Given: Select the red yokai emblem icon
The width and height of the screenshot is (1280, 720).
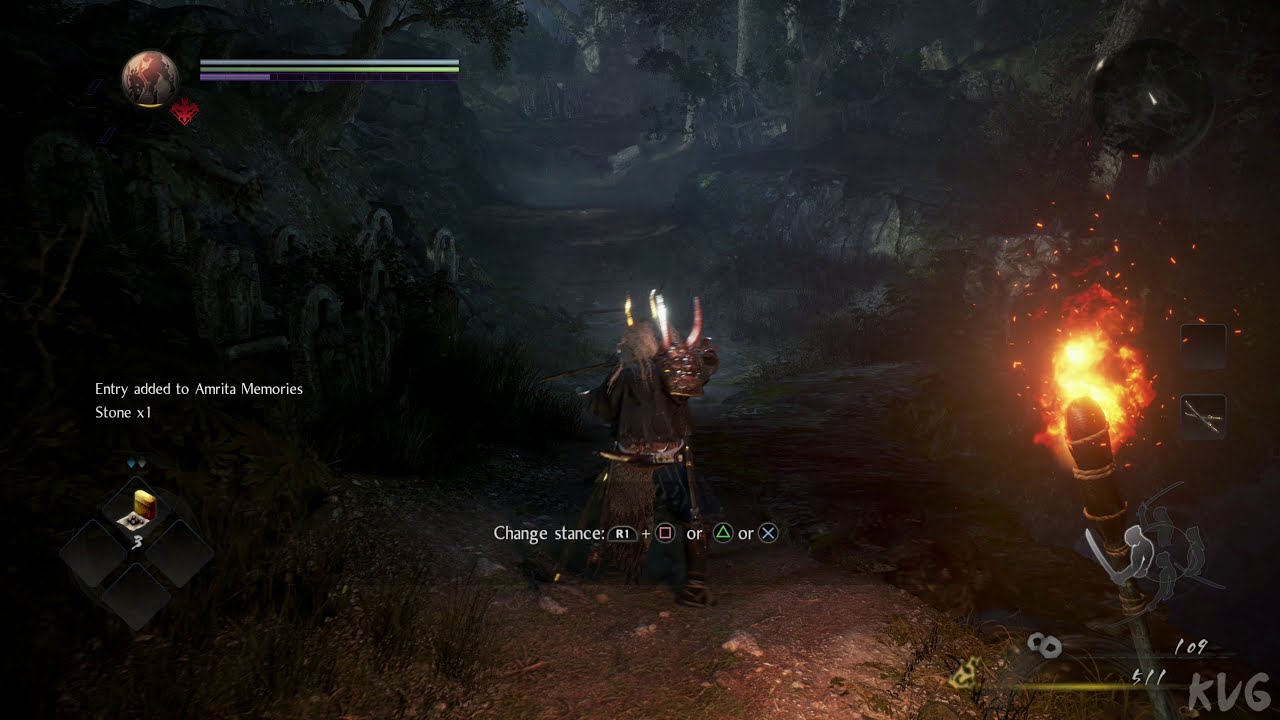Looking at the screenshot, I should click(185, 113).
